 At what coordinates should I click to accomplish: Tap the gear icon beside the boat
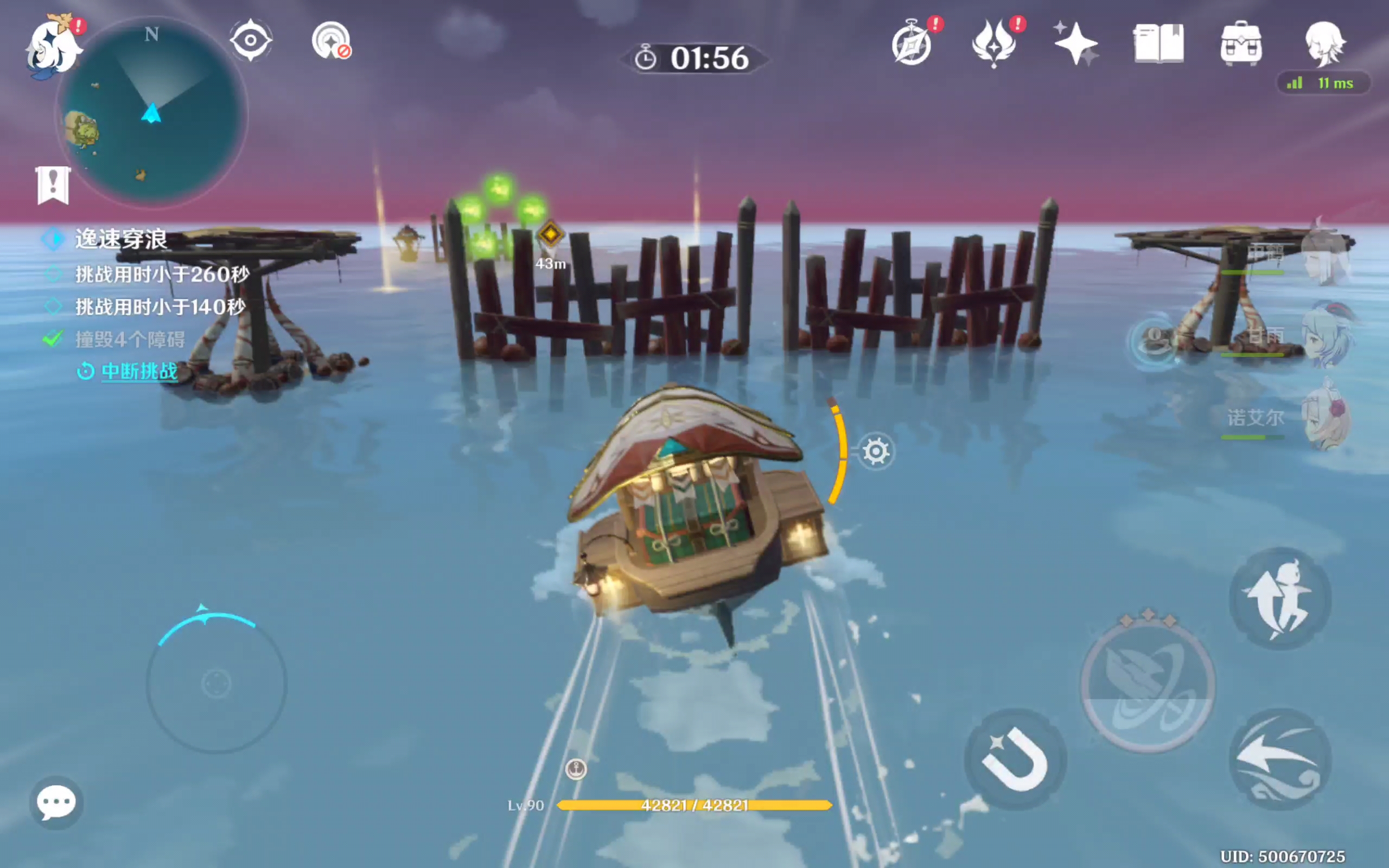(876, 451)
